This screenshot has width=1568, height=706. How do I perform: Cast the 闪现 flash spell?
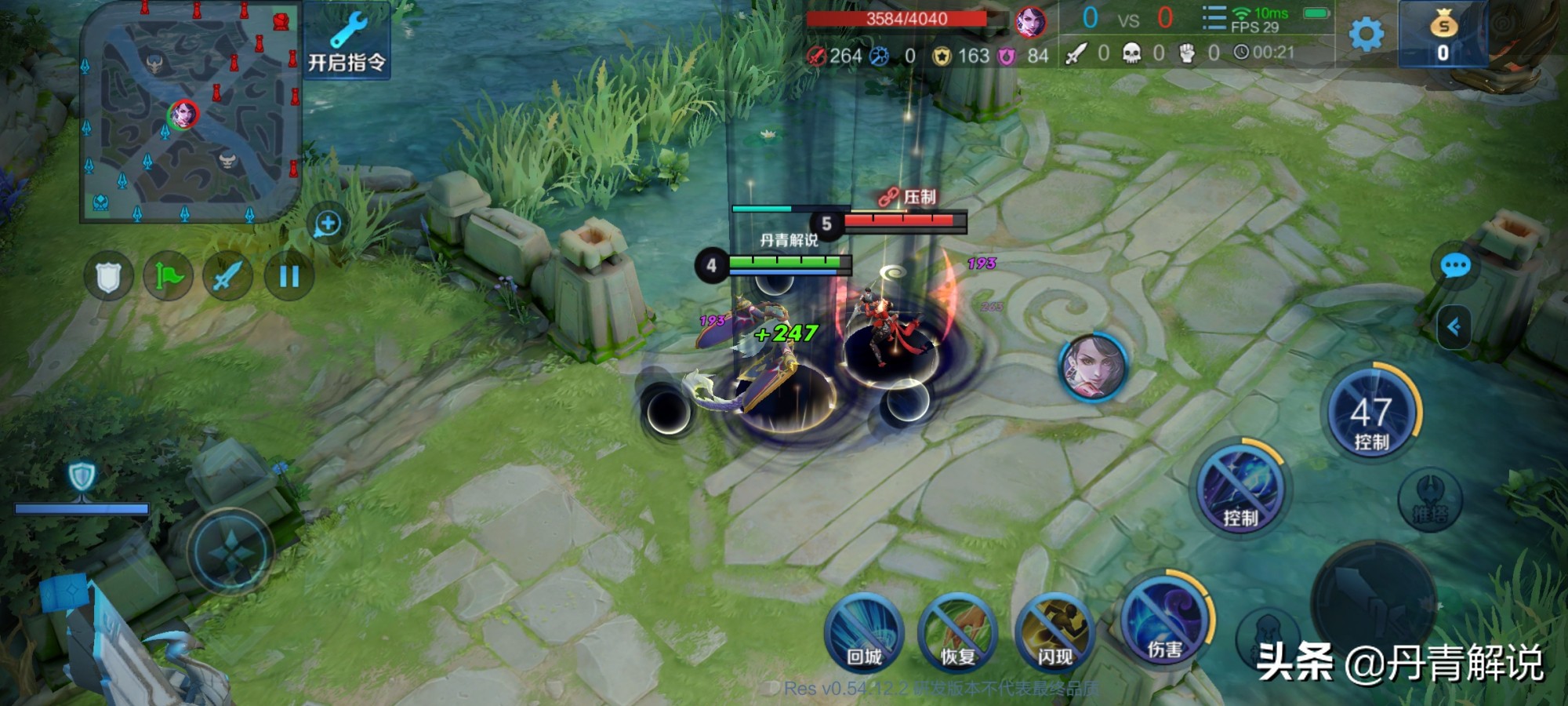1054,633
